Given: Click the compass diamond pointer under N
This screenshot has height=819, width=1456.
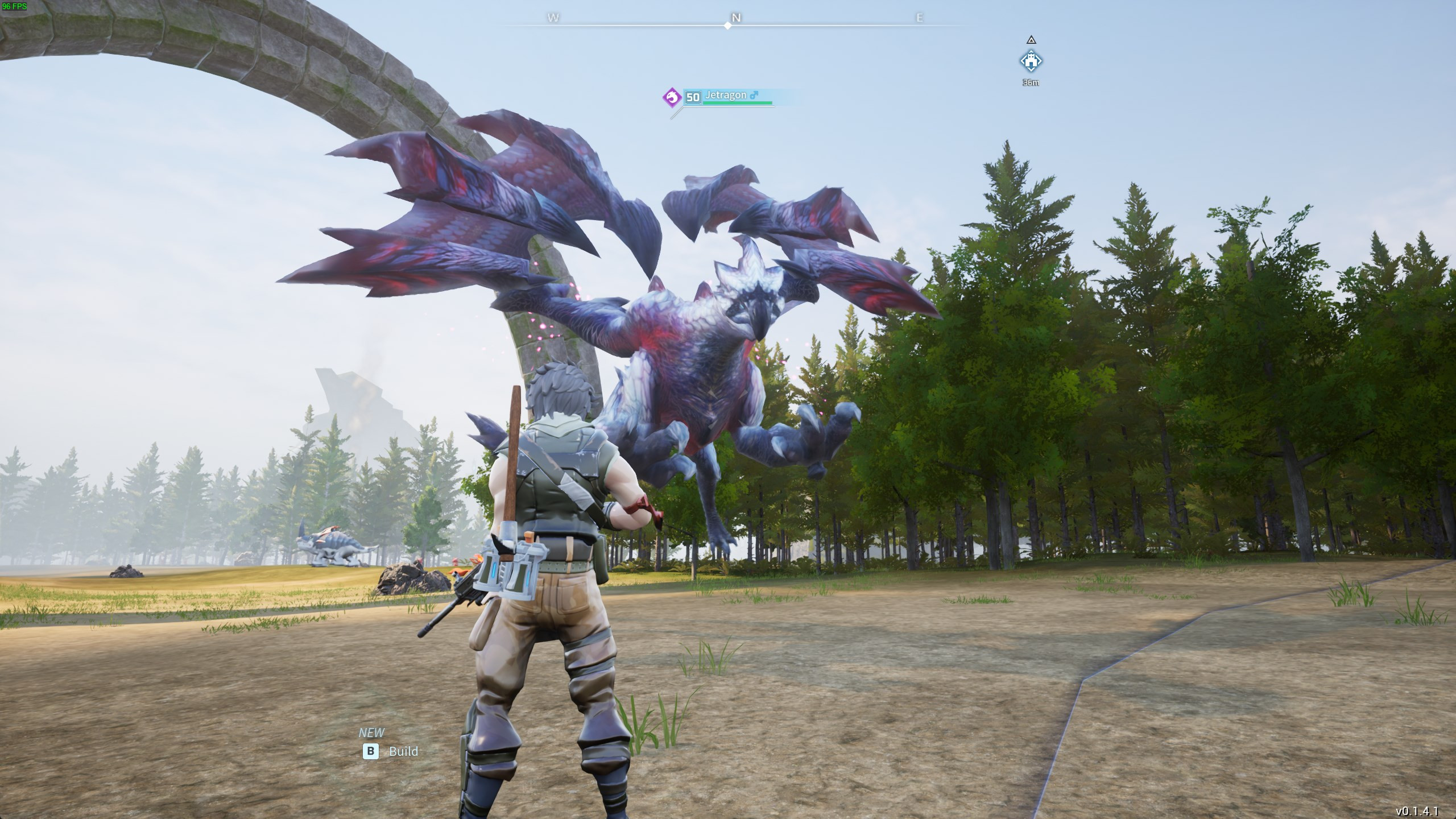Looking at the screenshot, I should point(728,24).
